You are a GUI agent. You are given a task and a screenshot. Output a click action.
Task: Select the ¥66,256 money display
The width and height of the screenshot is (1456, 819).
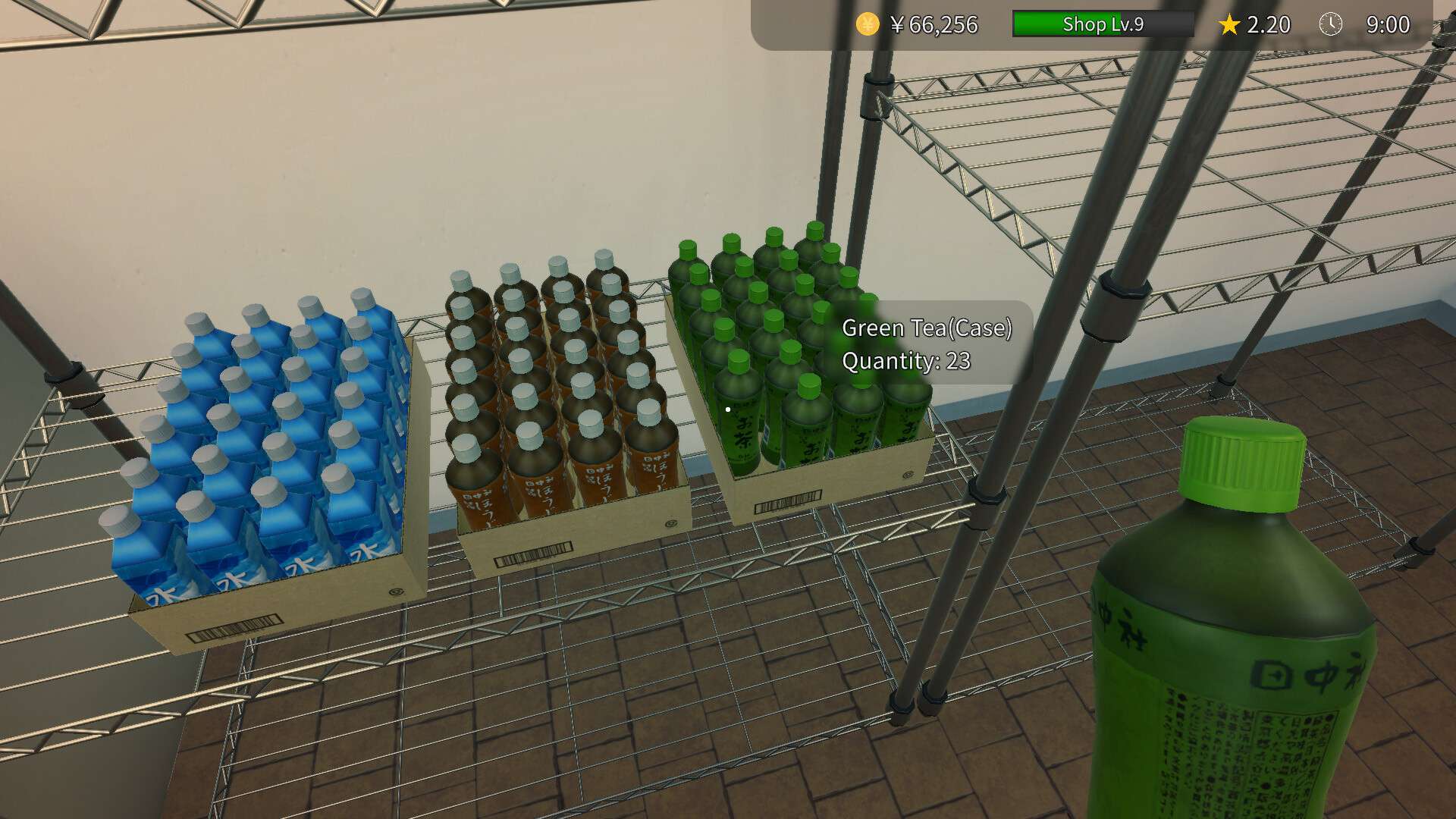click(x=933, y=24)
